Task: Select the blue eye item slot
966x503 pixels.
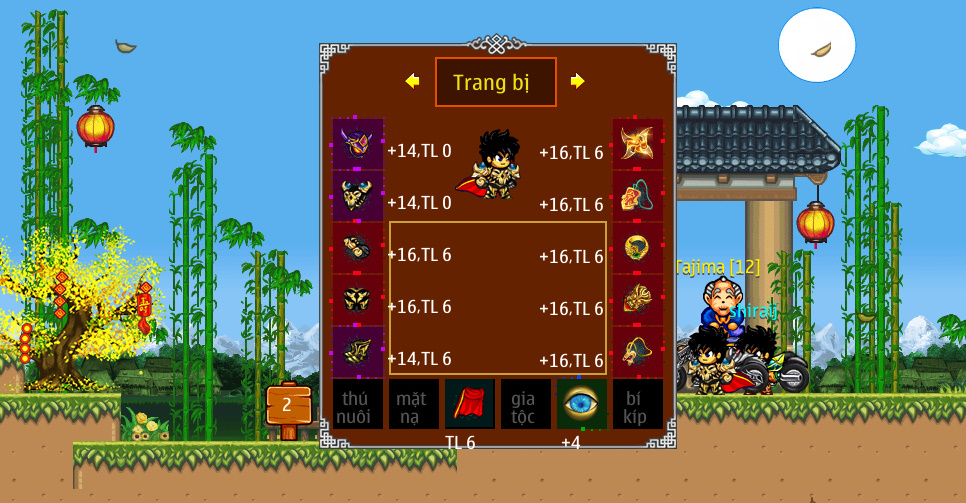Action: pyautogui.click(x=582, y=404)
